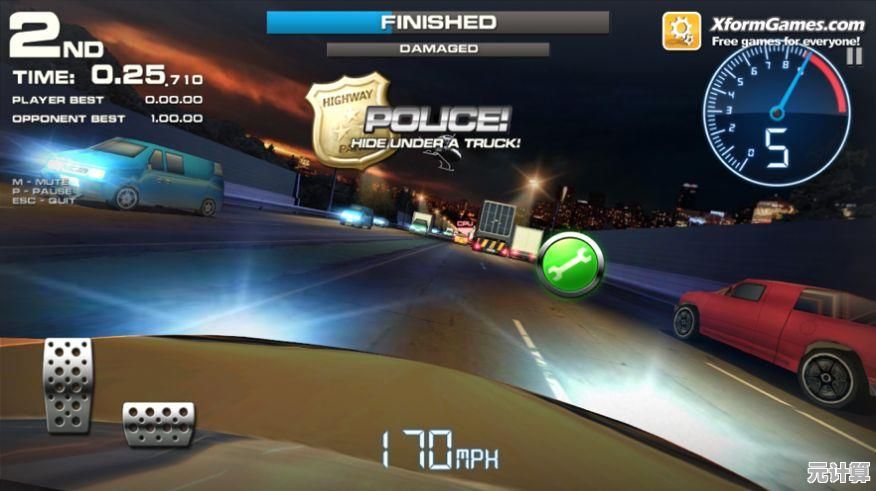
Task: Tap the wide gas pedal
Action: 158,422
